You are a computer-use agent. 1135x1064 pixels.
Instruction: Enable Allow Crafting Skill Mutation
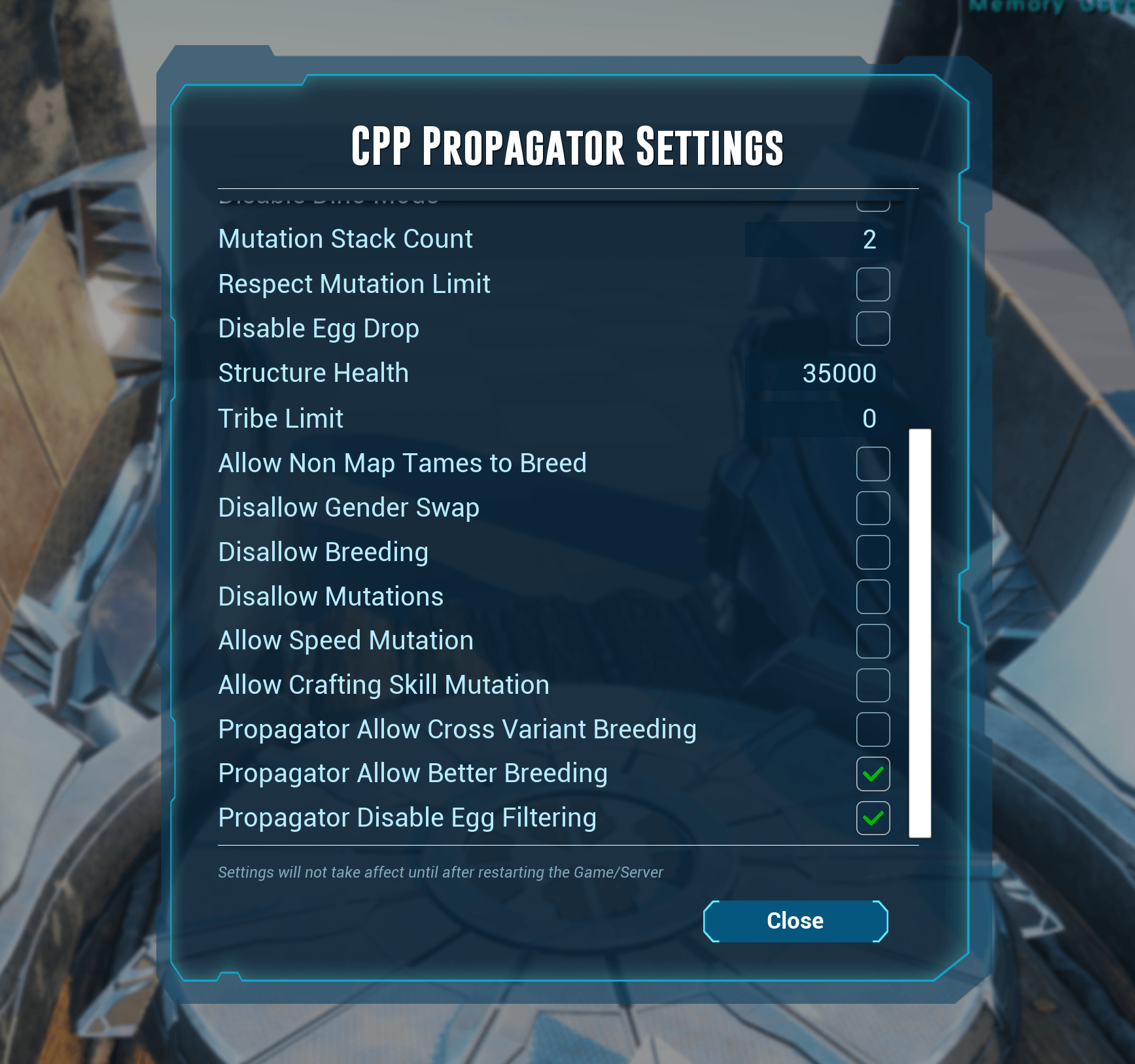[873, 686]
